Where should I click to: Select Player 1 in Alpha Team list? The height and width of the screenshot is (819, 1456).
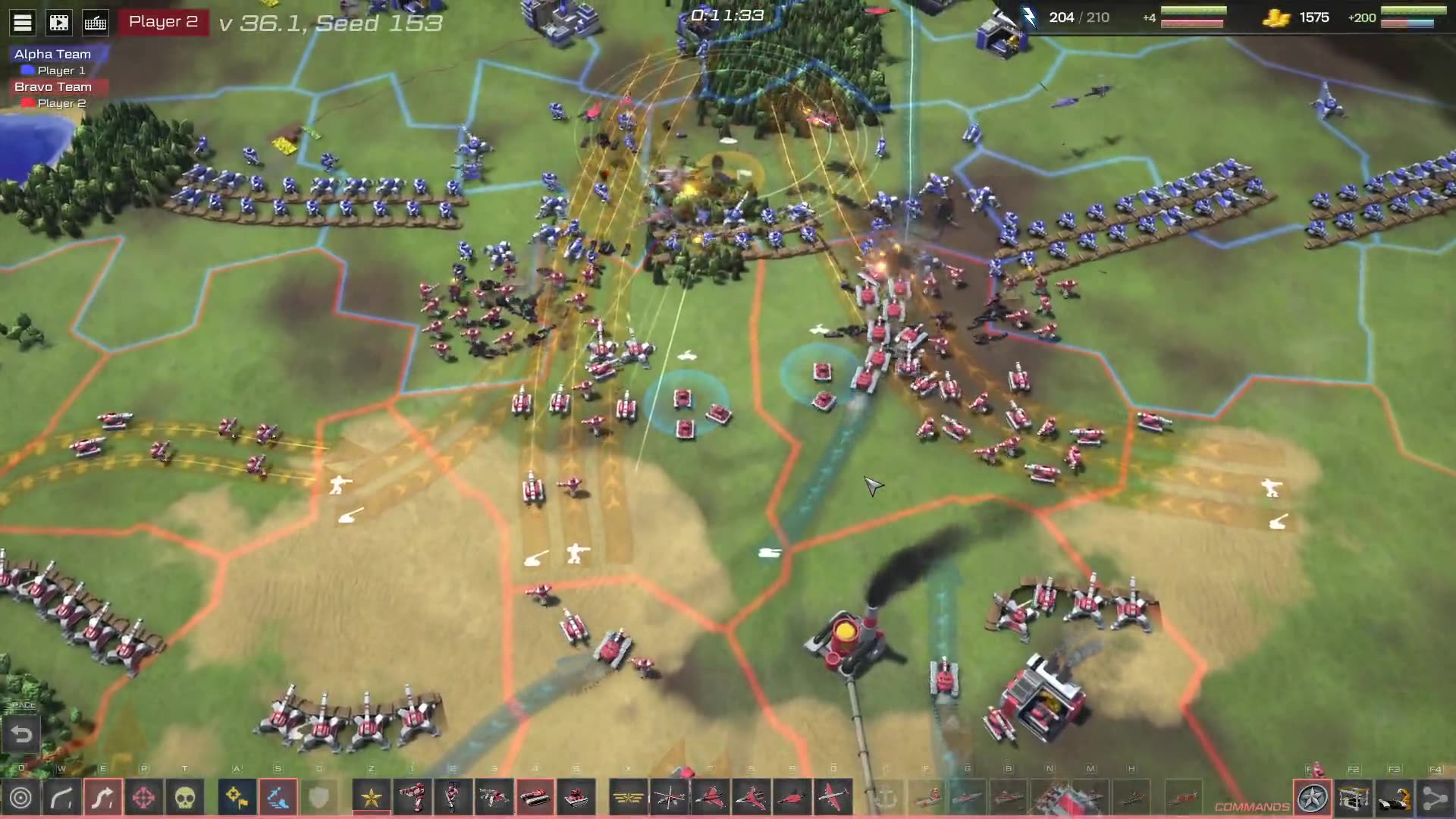coord(61,71)
